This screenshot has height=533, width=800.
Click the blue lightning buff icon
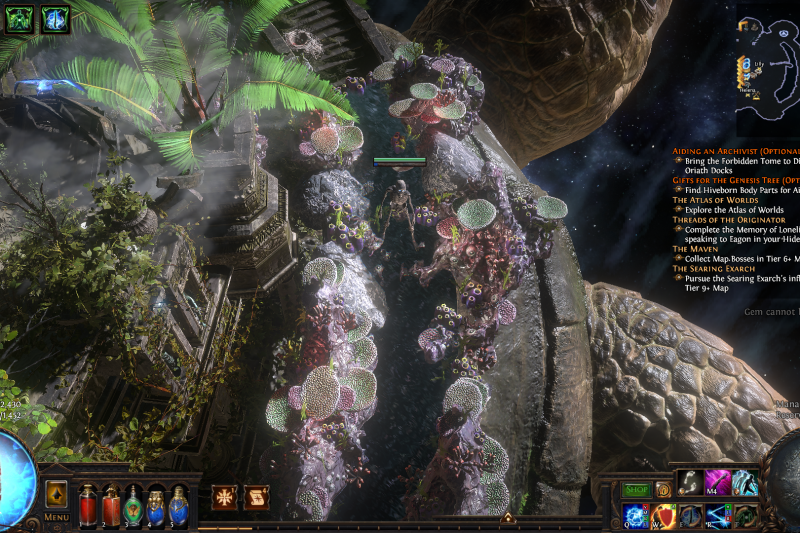pos(55,19)
